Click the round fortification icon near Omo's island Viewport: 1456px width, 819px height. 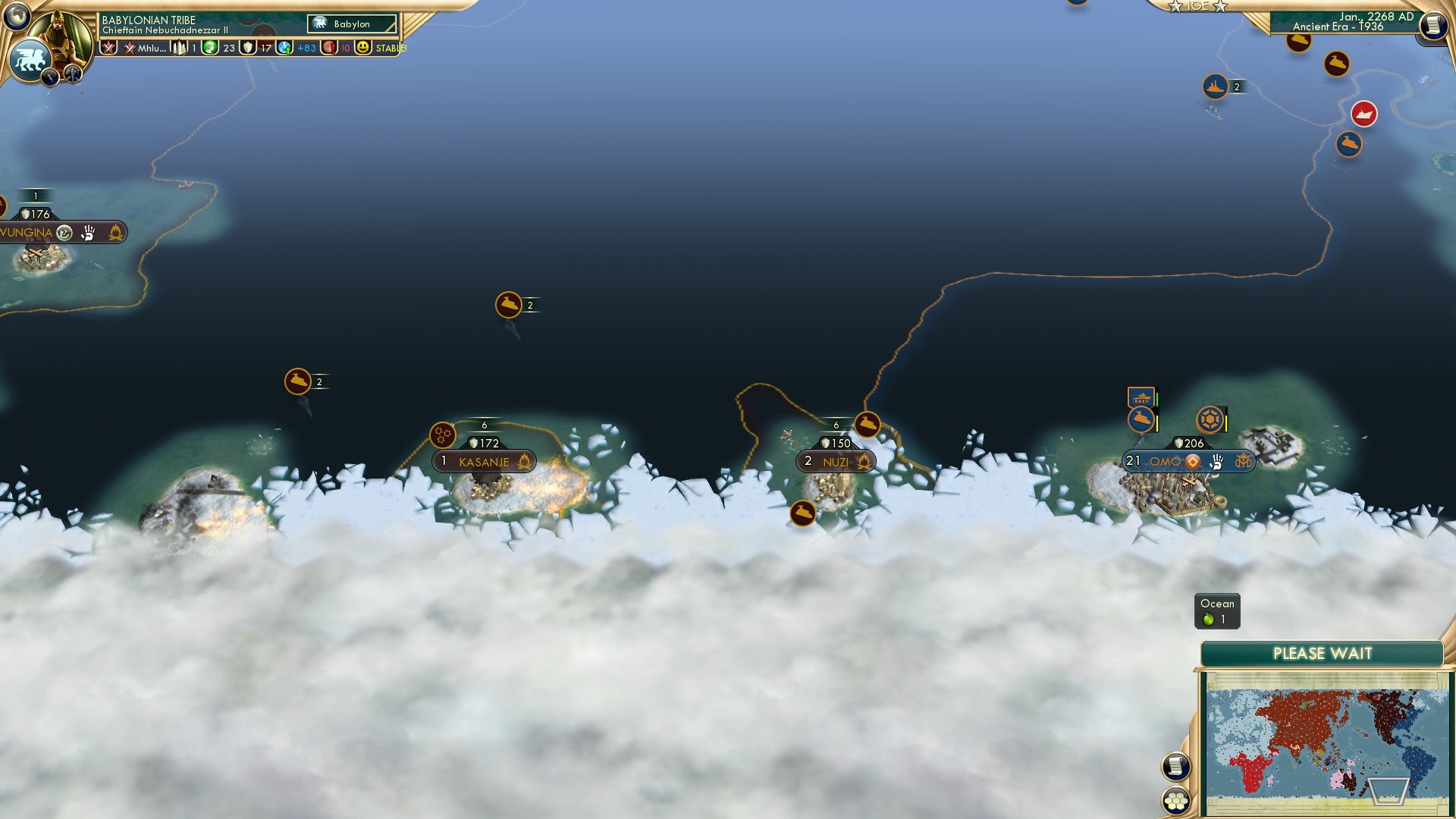[1209, 420]
